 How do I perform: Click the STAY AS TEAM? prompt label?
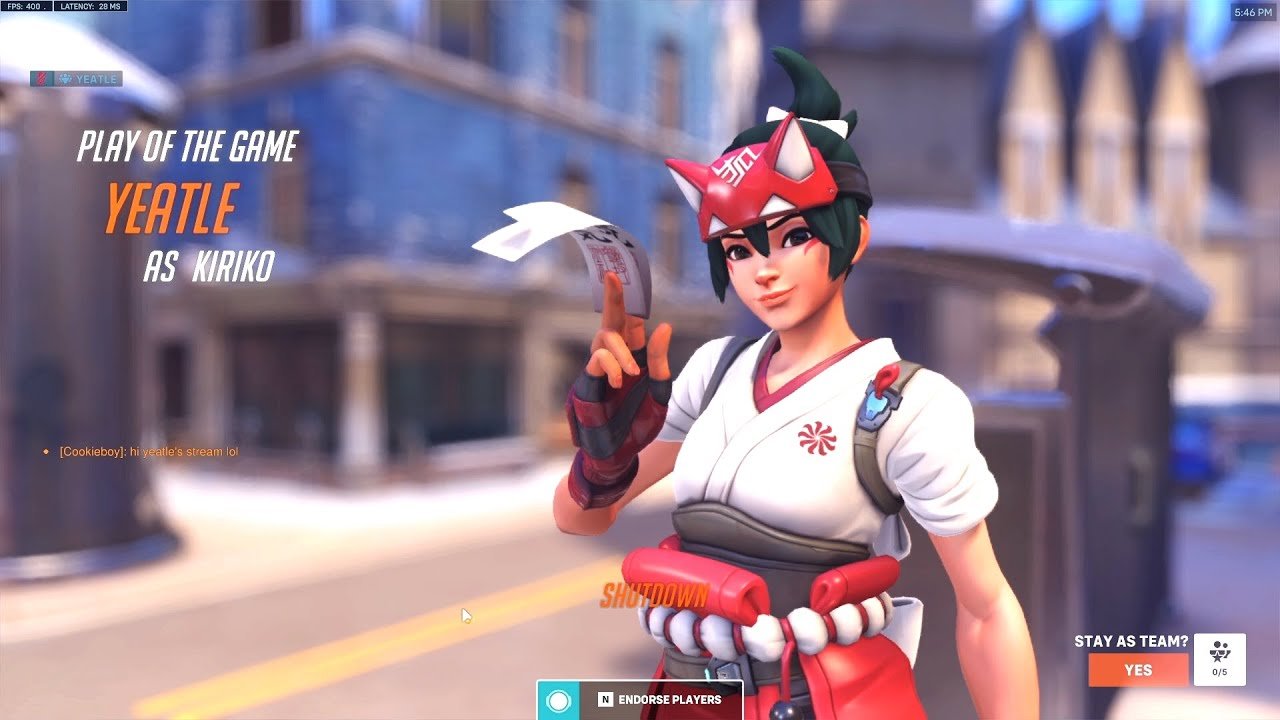(x=1131, y=643)
